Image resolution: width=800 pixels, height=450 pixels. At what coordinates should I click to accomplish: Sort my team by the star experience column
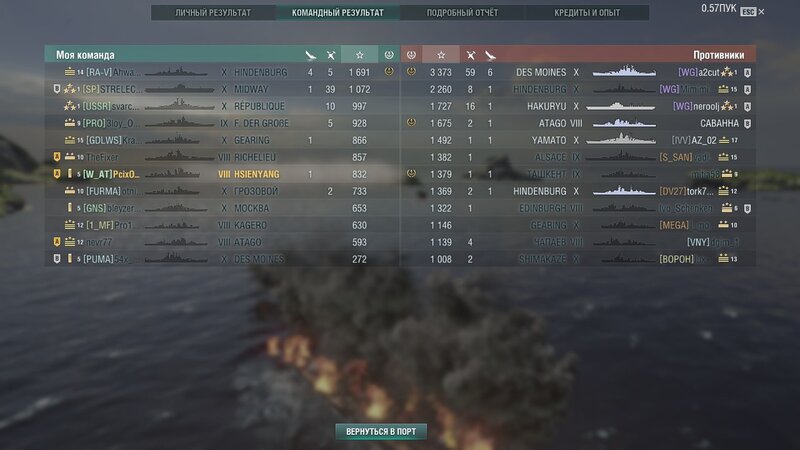[x=360, y=54]
